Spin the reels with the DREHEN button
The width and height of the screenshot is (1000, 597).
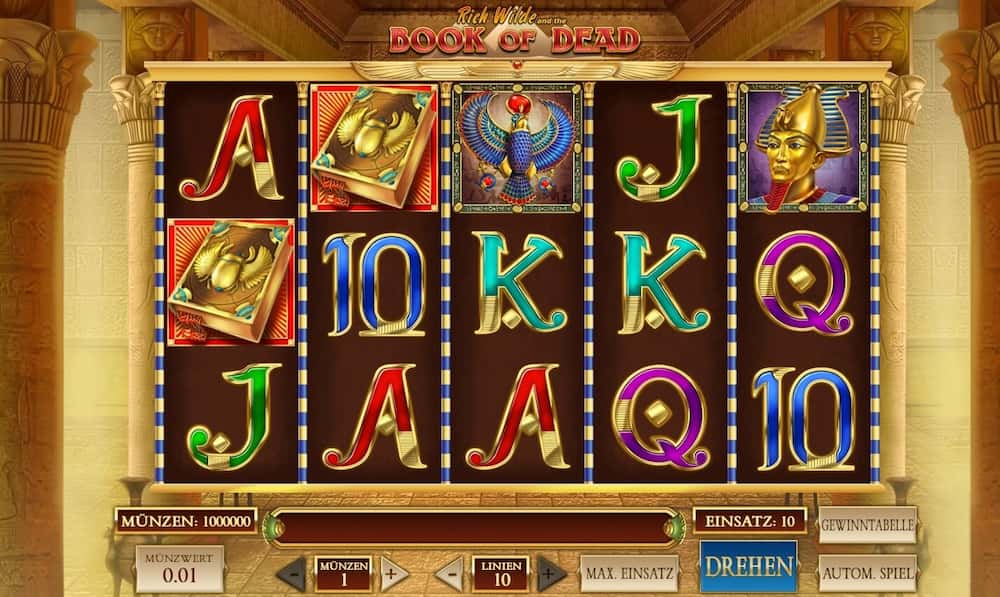pyautogui.click(x=748, y=566)
